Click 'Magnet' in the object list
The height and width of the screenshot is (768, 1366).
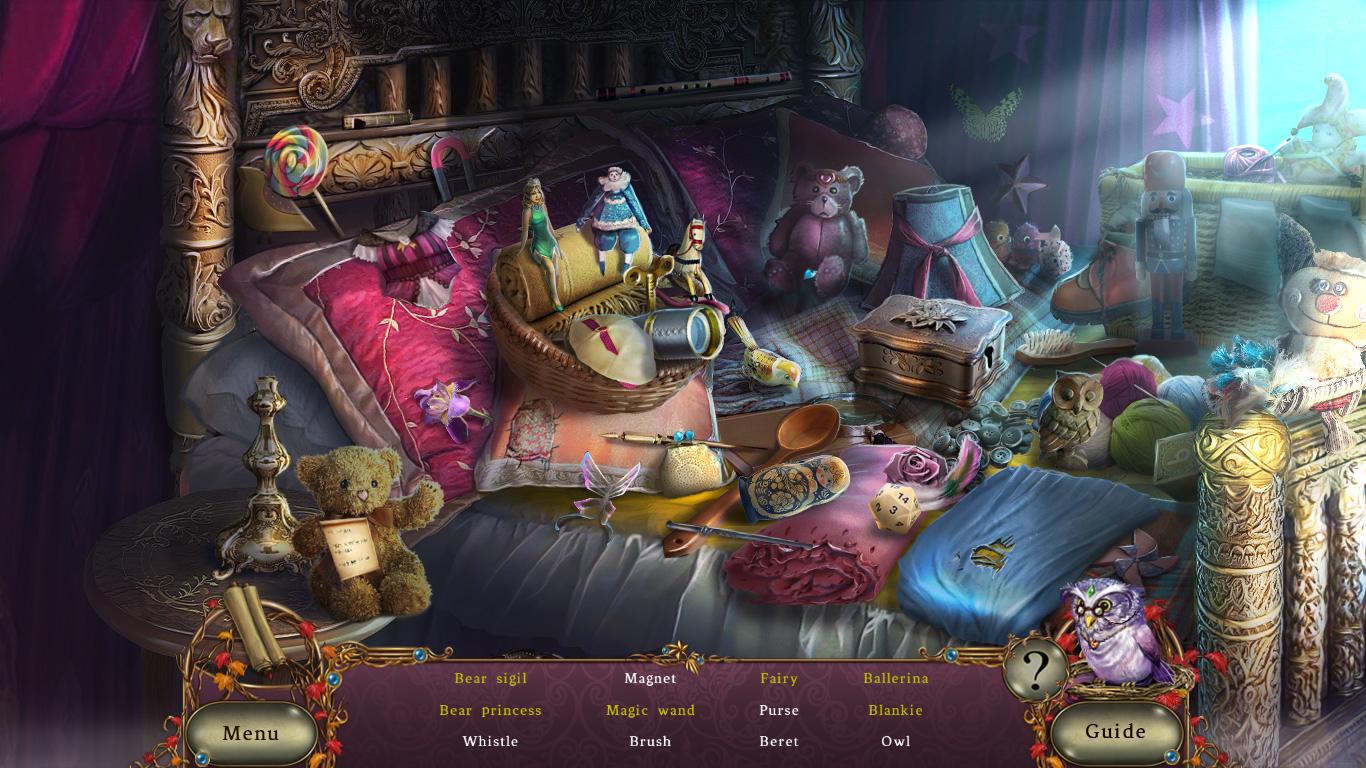650,678
